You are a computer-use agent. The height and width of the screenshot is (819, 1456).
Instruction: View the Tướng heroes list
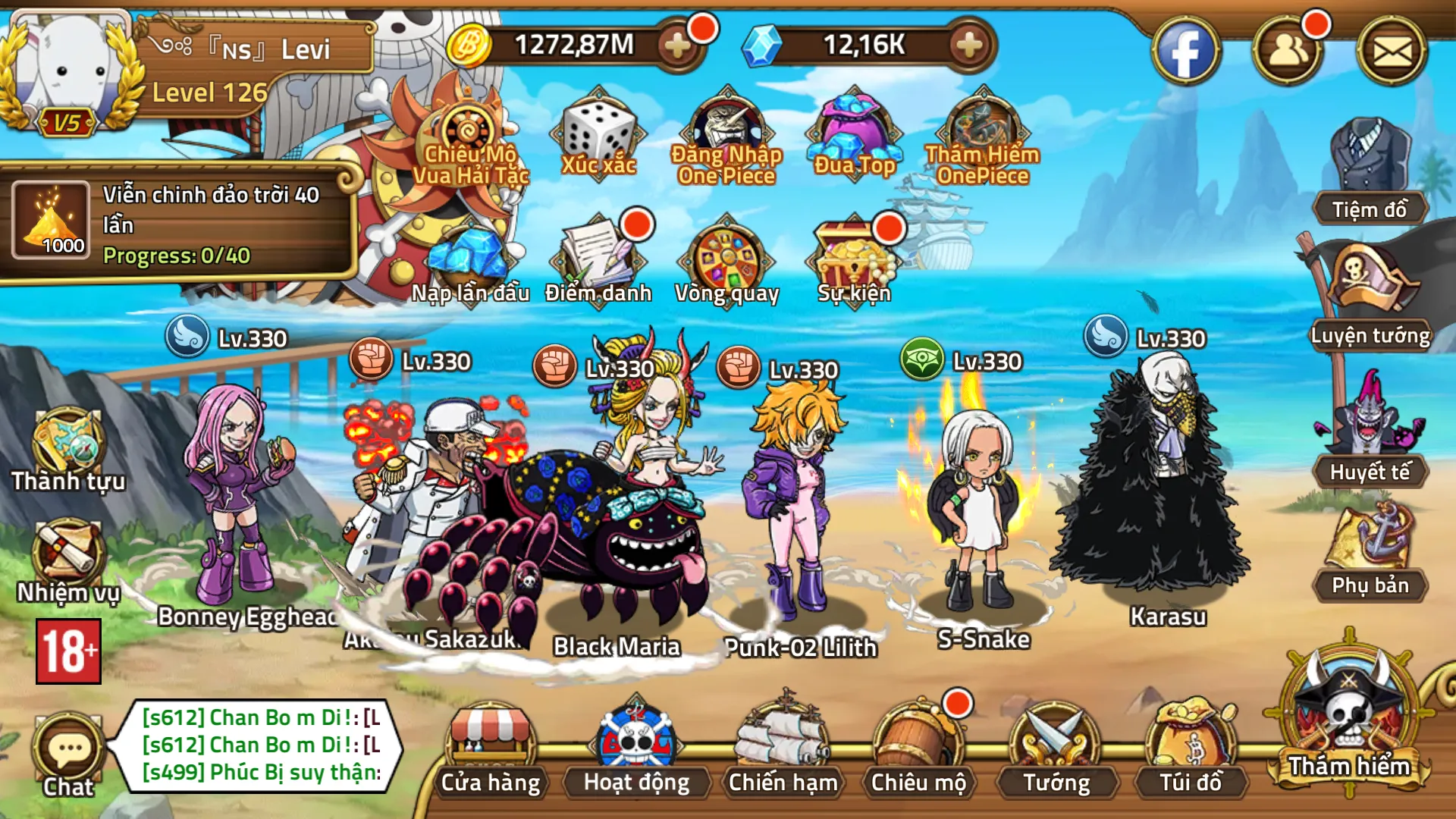1056,751
